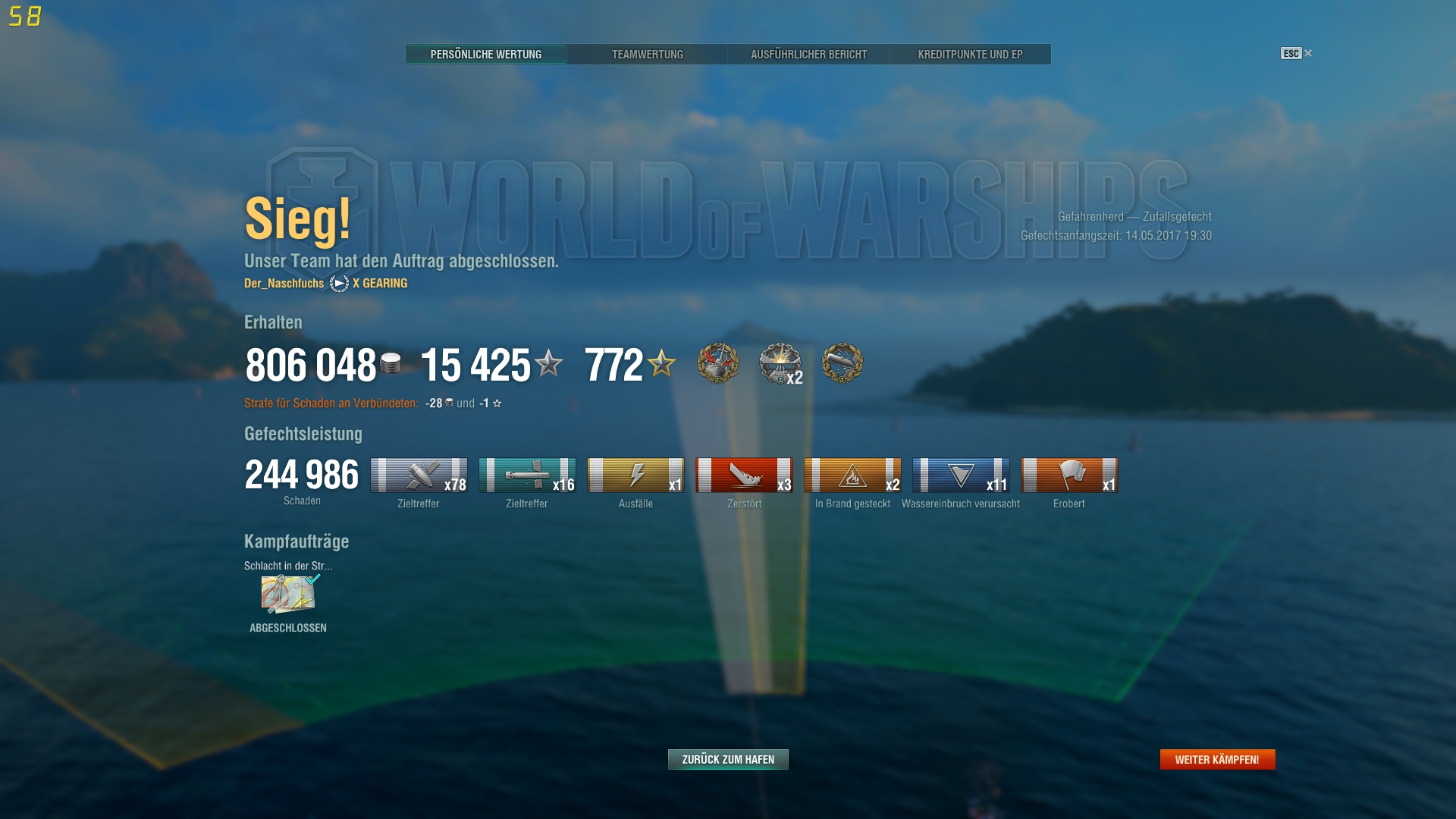This screenshot has width=1456, height=819.
Task: Inspect the Zerstört ribbon x3
Action: [x=744, y=475]
